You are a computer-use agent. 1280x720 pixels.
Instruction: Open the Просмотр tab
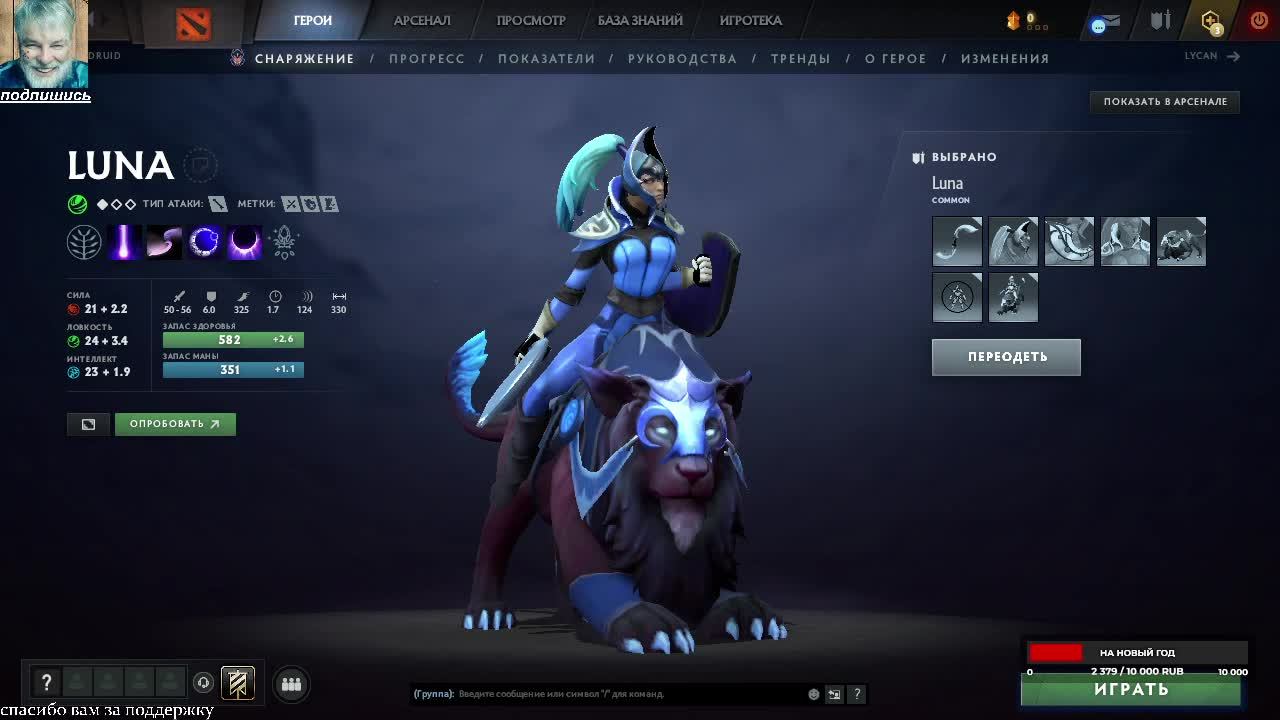pos(531,21)
